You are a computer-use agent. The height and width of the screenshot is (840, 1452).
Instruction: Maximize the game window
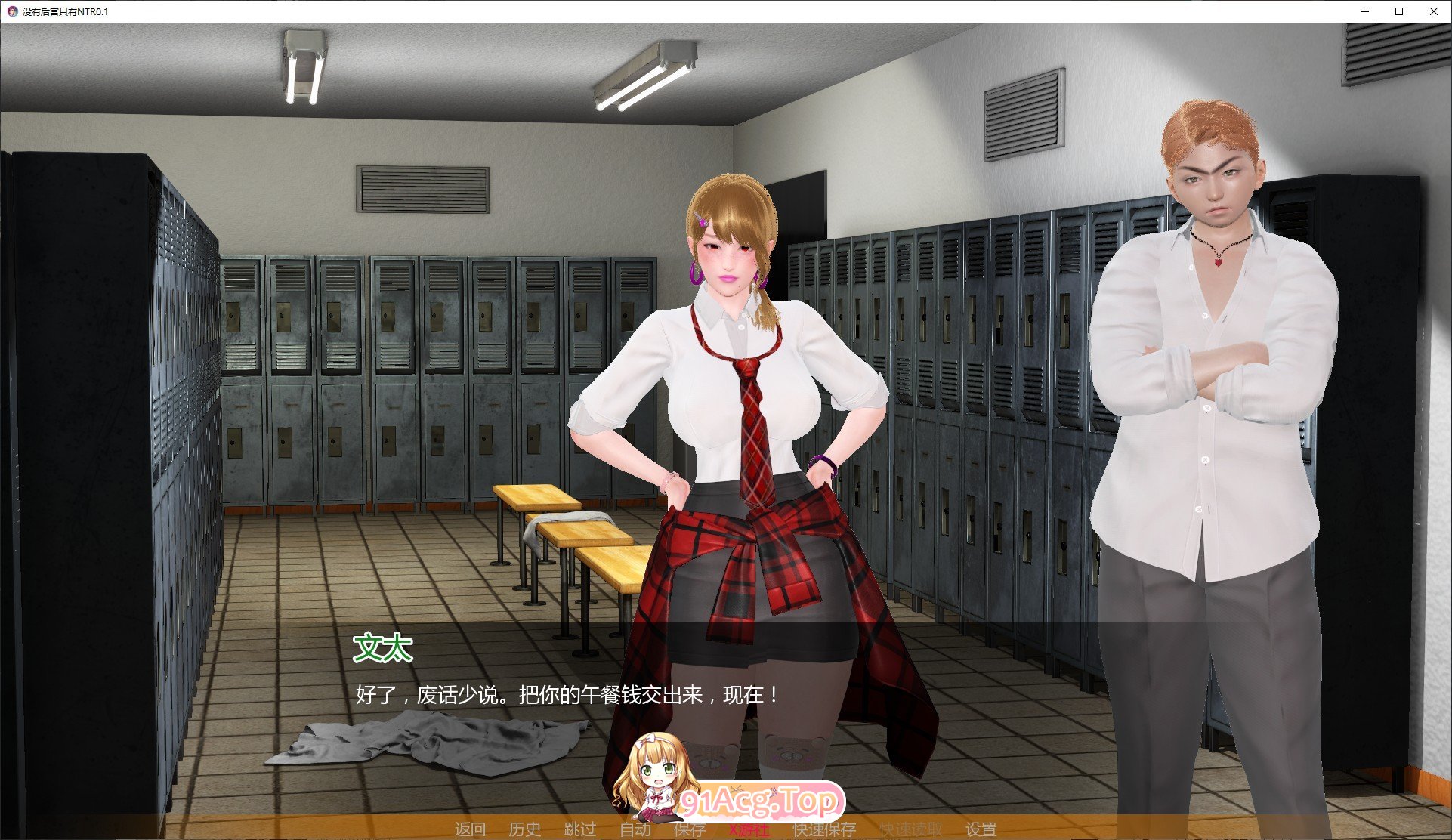click(1399, 11)
